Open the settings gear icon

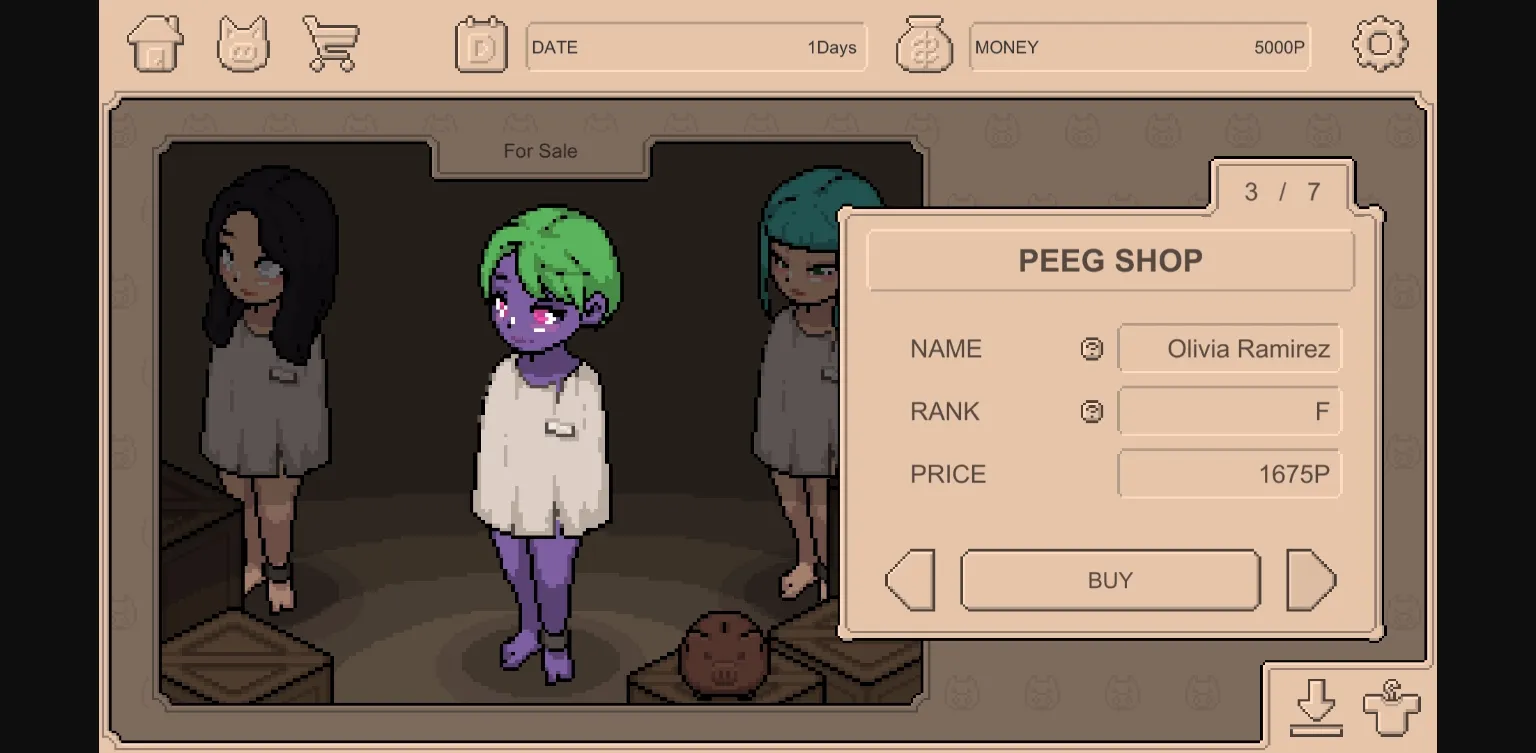1381,44
